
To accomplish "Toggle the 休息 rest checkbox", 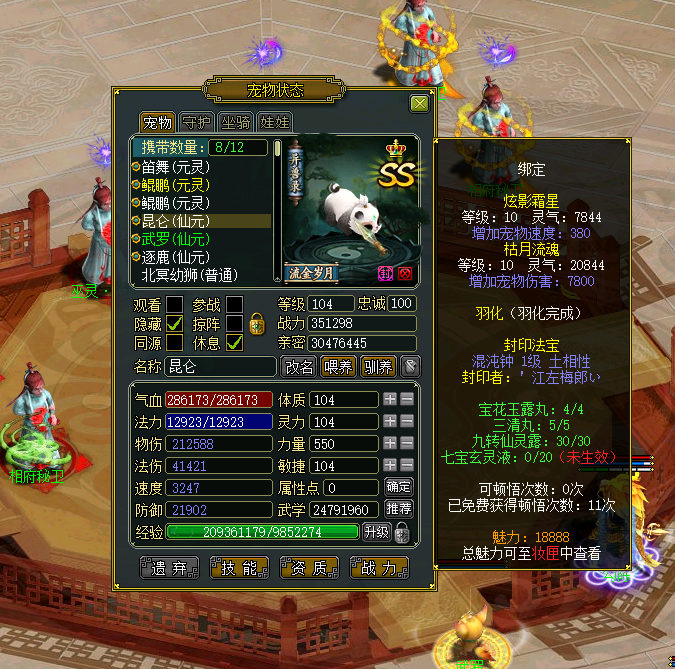I will (x=234, y=342).
